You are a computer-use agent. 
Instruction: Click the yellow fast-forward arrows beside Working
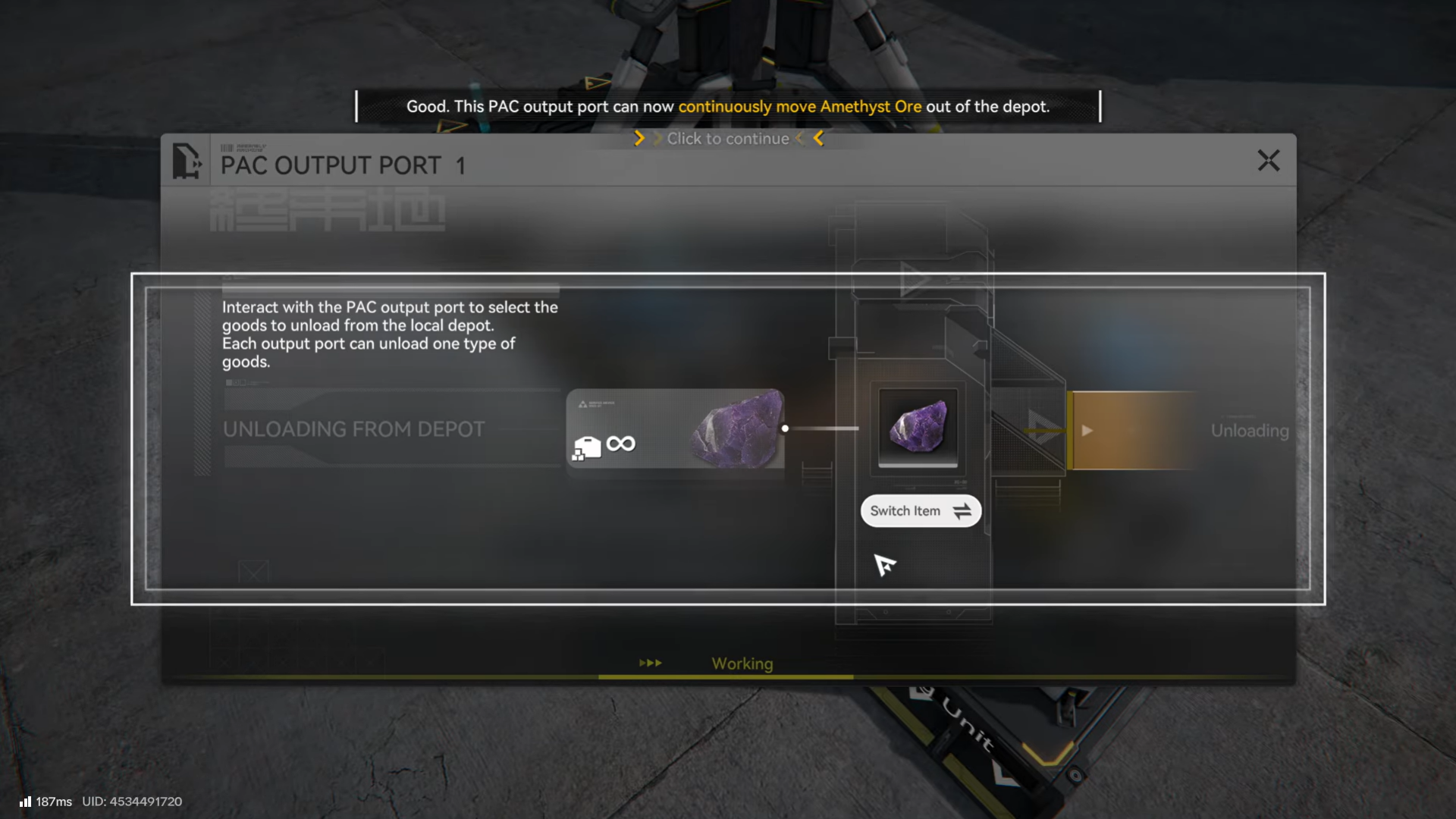coord(651,663)
